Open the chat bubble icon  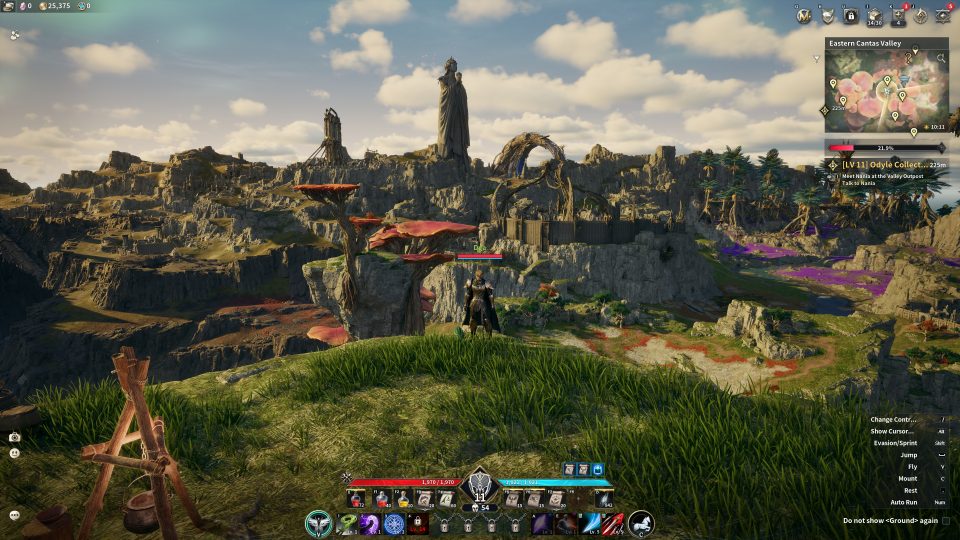(14, 515)
